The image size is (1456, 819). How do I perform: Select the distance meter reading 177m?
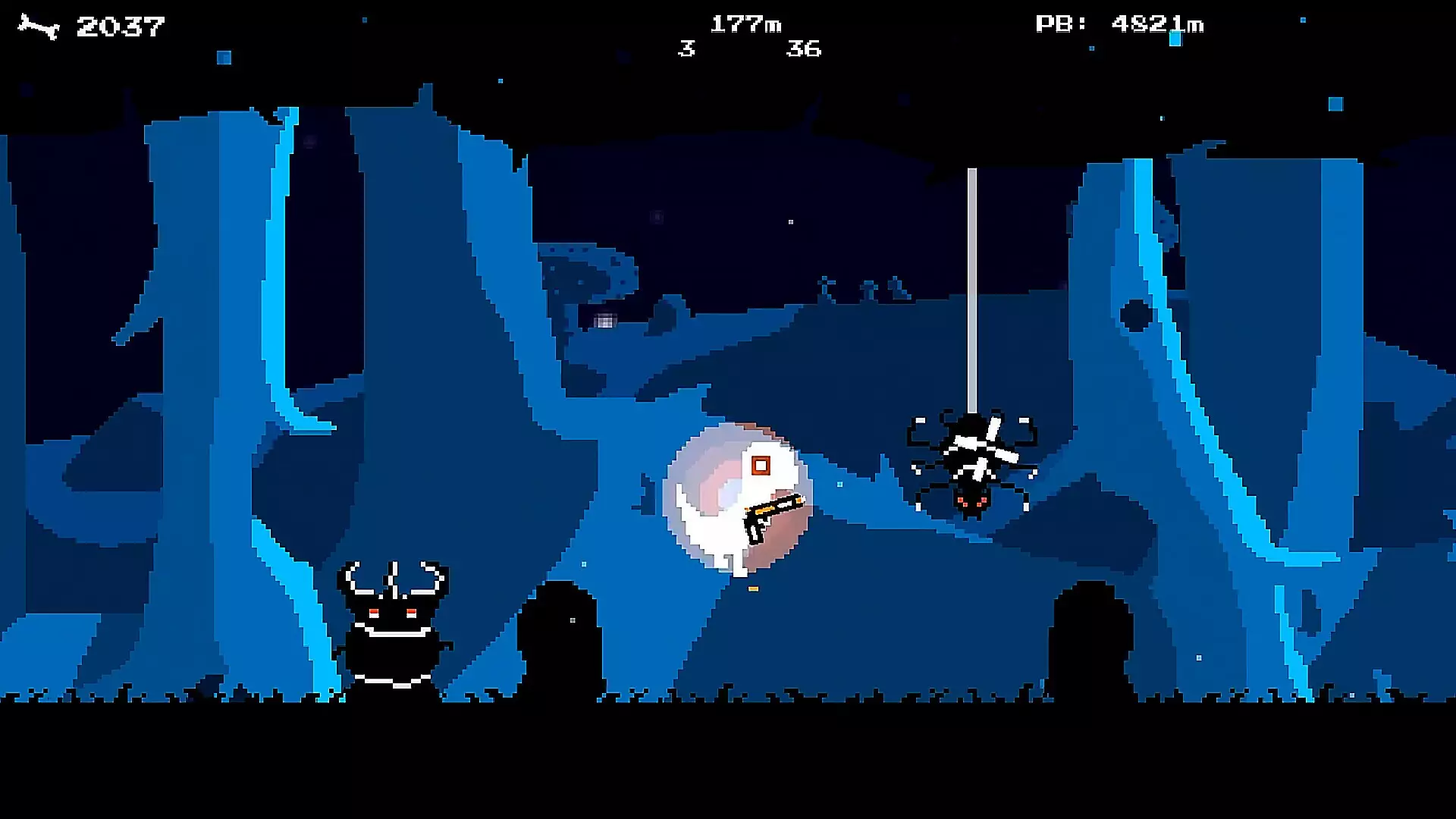745,24
